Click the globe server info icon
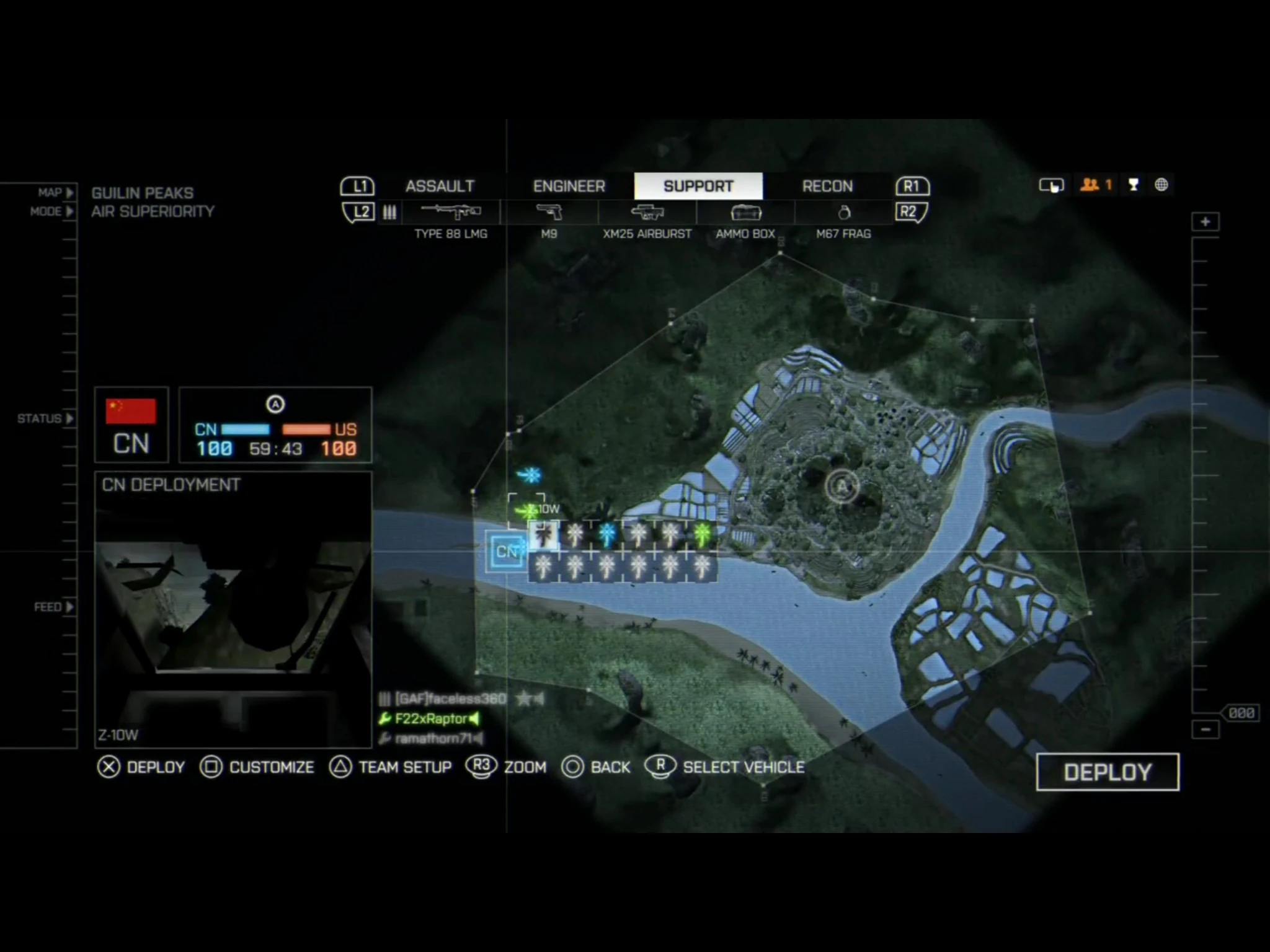Screen dimensions: 1270x952 click(1160, 184)
